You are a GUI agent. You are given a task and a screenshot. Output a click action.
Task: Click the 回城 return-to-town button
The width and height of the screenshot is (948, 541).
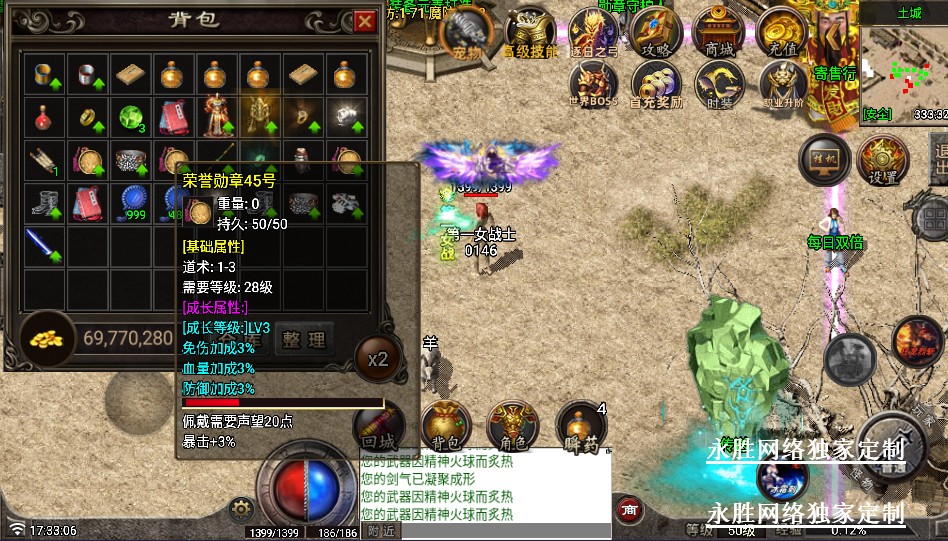tap(381, 427)
